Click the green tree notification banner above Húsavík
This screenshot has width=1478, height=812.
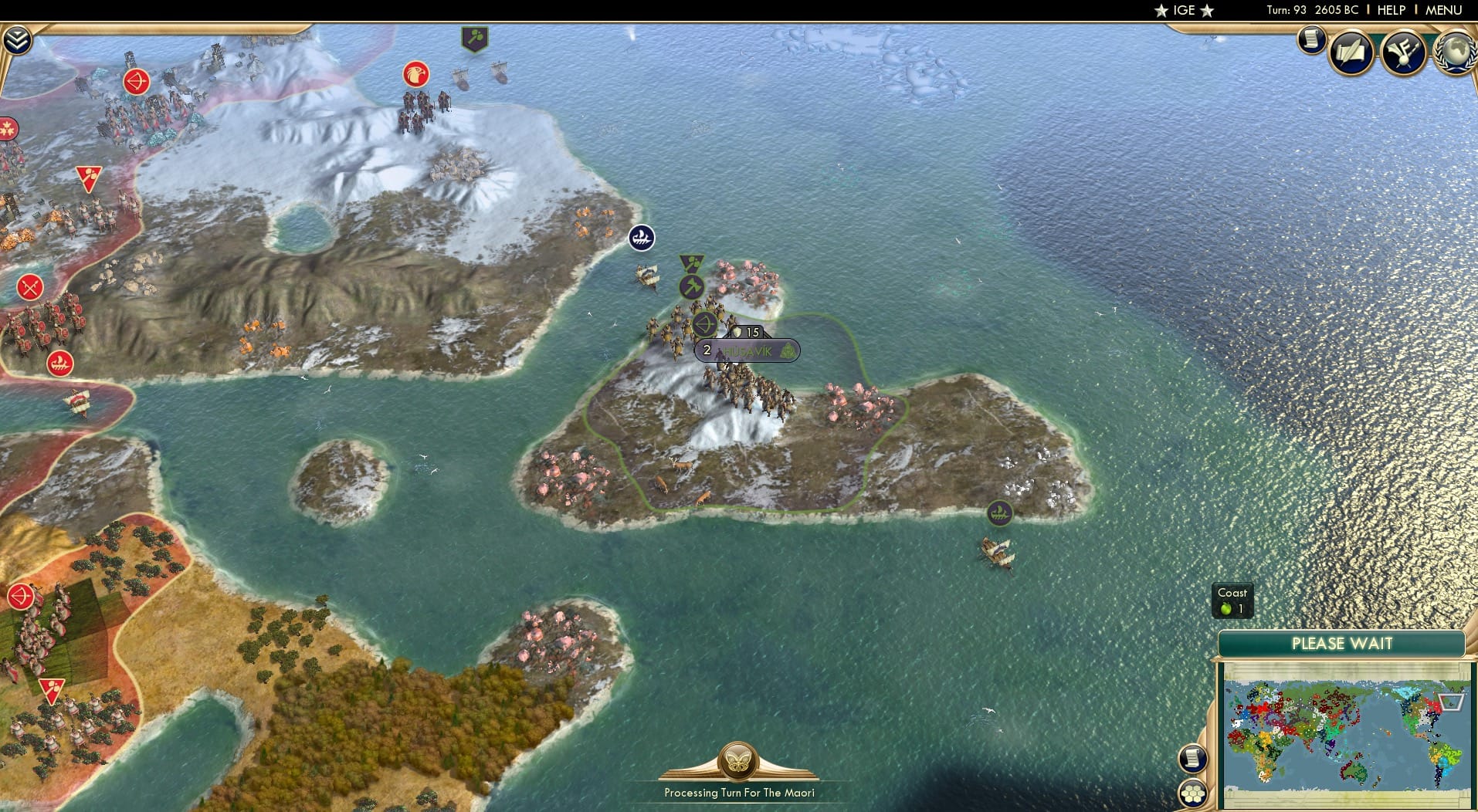point(692,263)
